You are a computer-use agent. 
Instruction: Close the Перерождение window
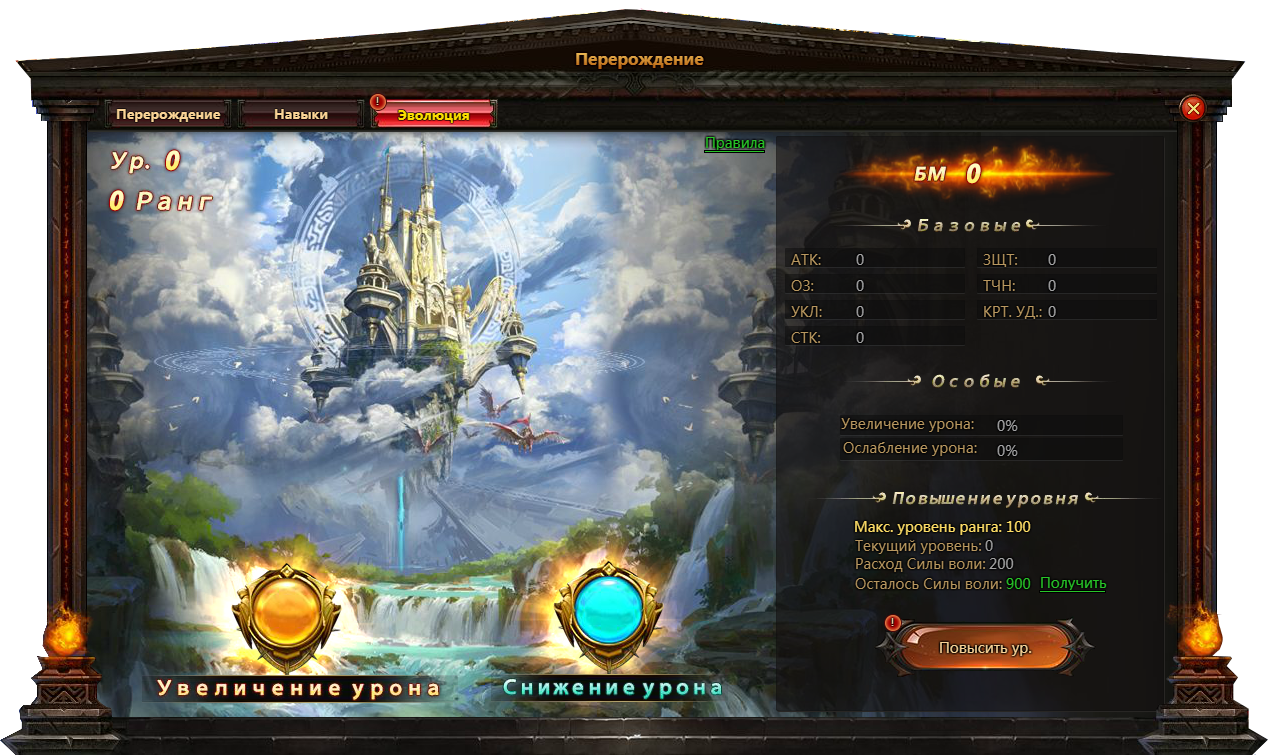(x=1192, y=108)
